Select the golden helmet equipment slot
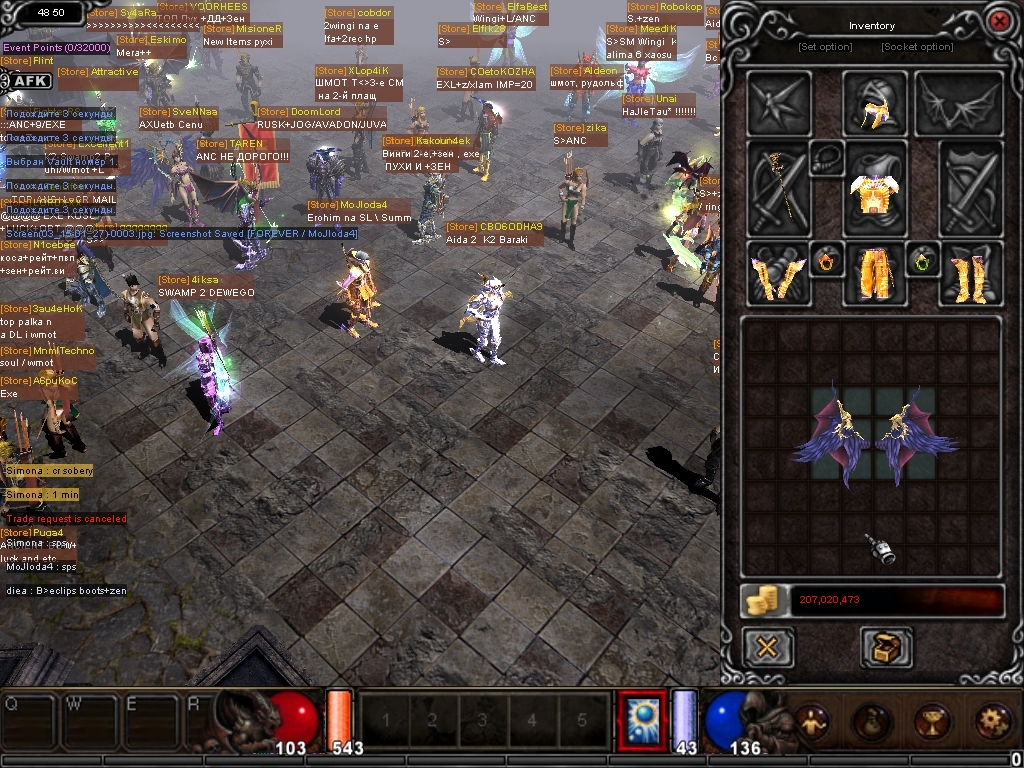The image size is (1024, 768). coord(874,103)
